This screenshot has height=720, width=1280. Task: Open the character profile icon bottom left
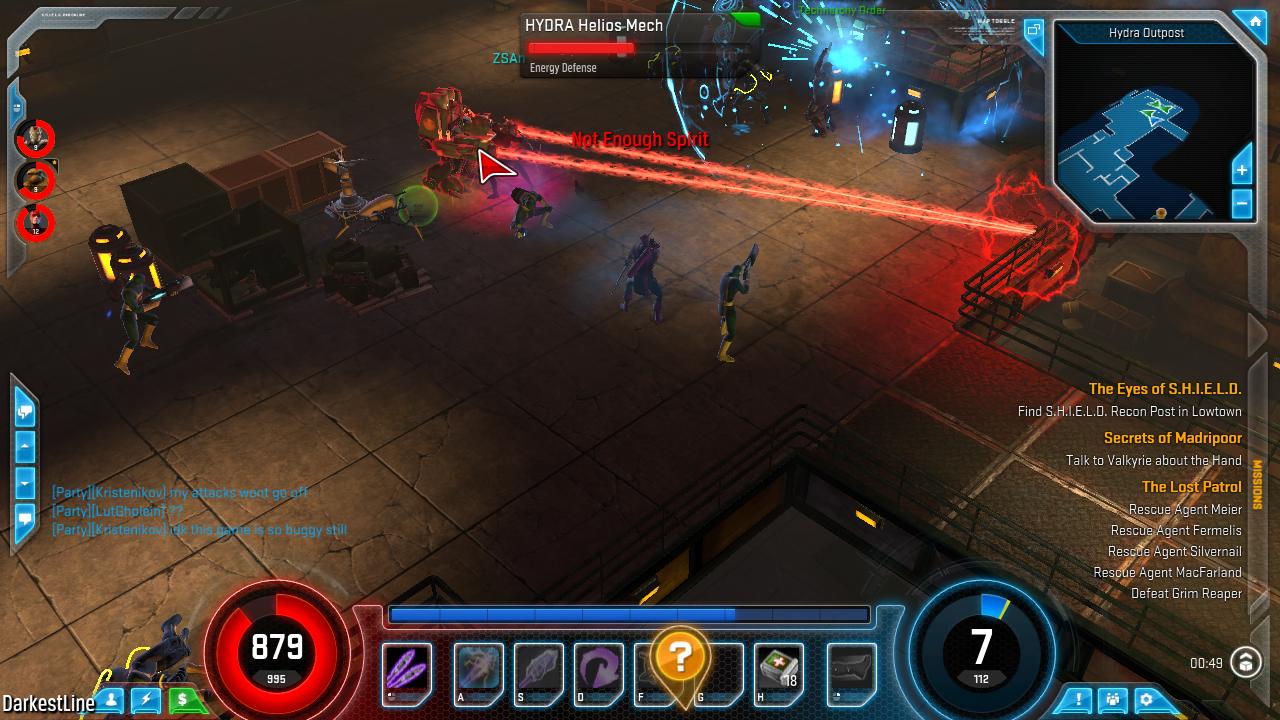click(110, 701)
